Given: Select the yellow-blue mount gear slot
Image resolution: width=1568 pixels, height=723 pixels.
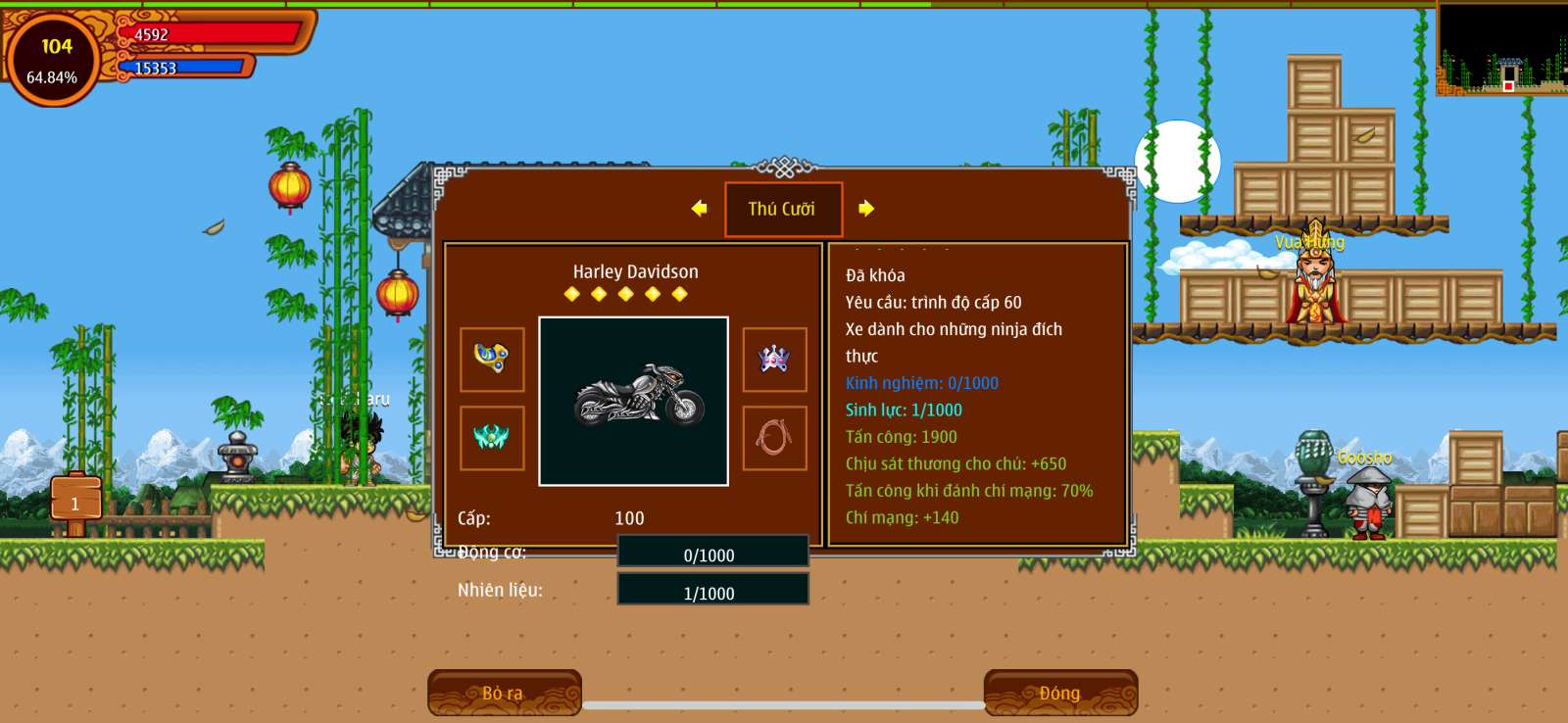Looking at the screenshot, I should point(492,360).
